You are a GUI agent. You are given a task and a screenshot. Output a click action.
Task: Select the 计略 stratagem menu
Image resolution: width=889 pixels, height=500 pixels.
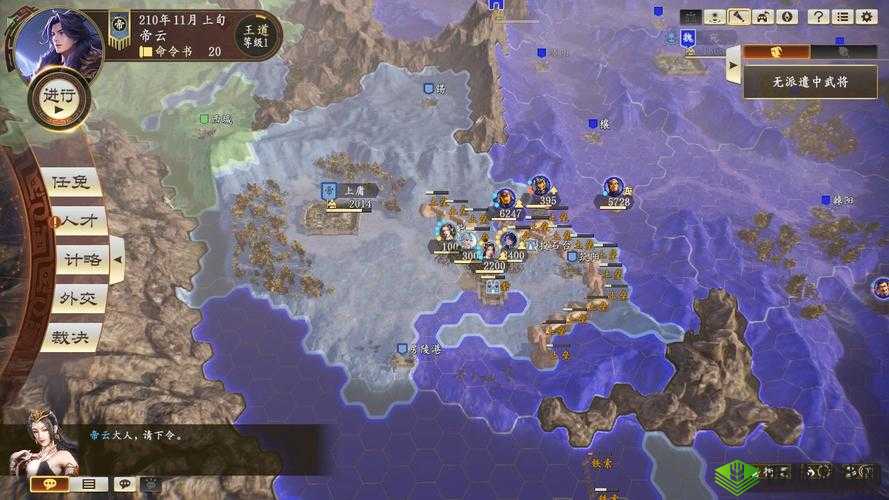80,259
